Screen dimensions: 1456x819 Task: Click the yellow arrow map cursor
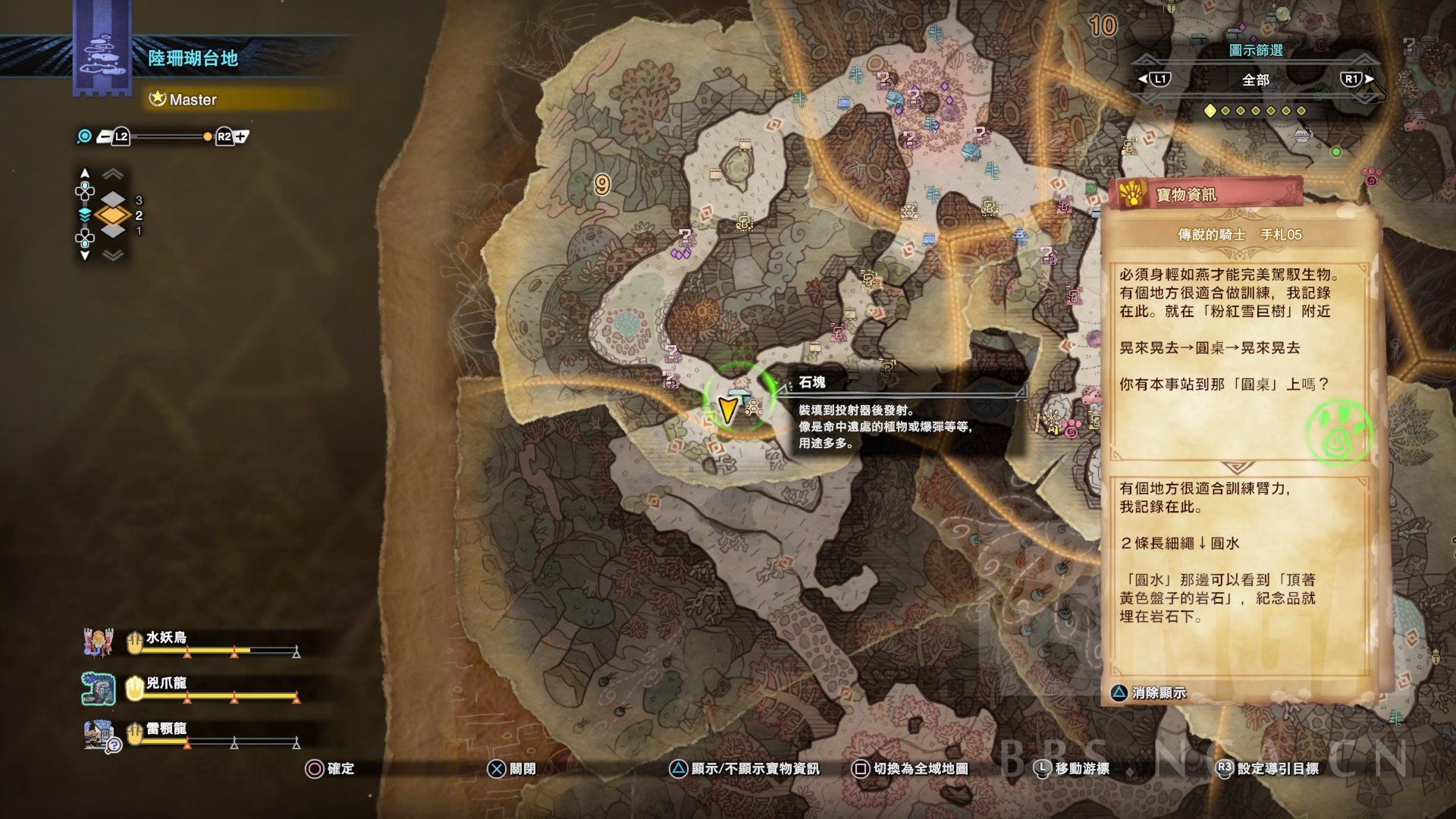tap(727, 409)
